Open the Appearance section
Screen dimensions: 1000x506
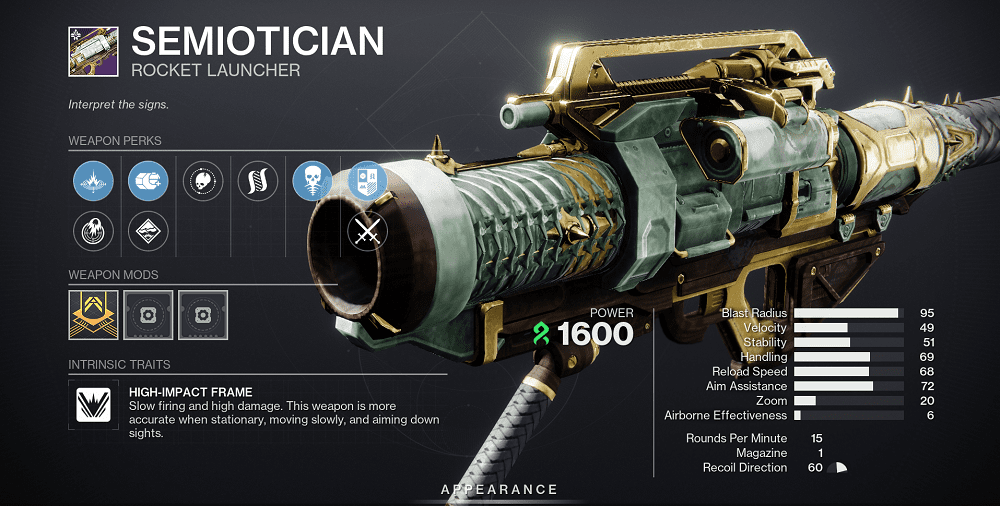pyautogui.click(x=500, y=490)
